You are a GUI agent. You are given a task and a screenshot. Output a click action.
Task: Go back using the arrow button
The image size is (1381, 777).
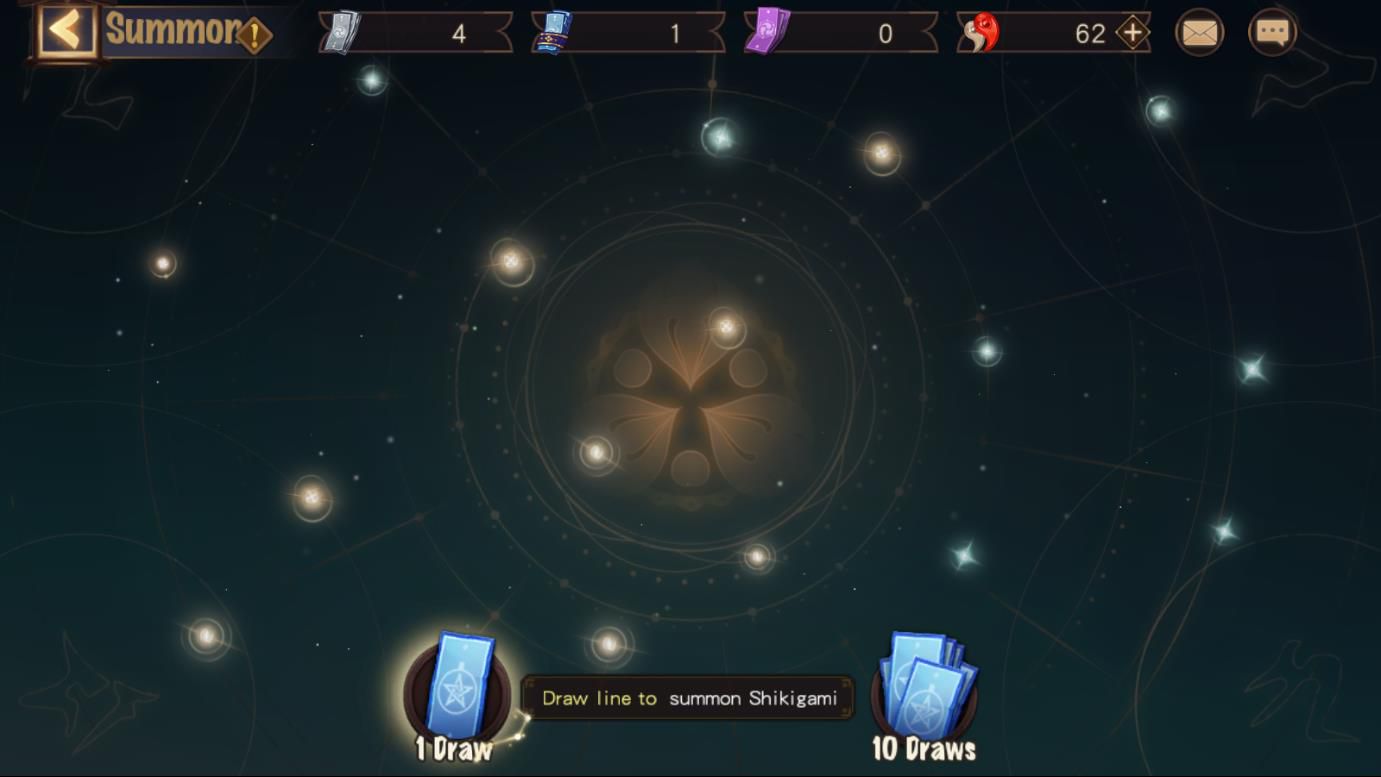click(x=66, y=31)
